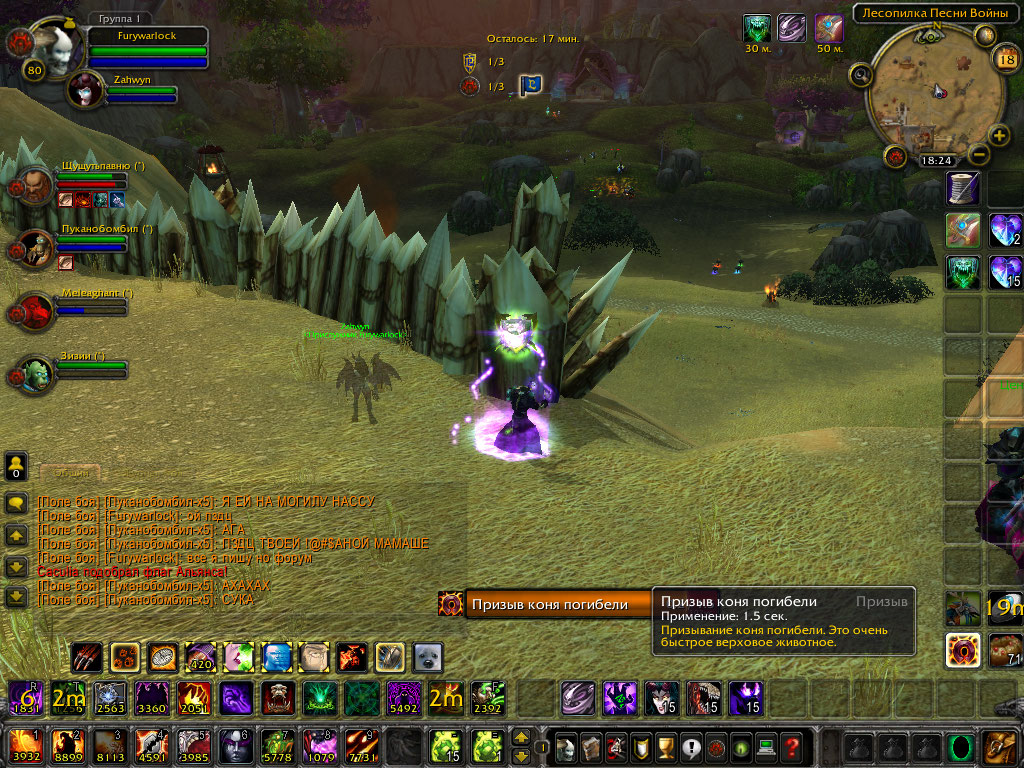This screenshot has height=768, width=1024.
Task: Zoom out the minimap with minus button
Action: point(979,154)
